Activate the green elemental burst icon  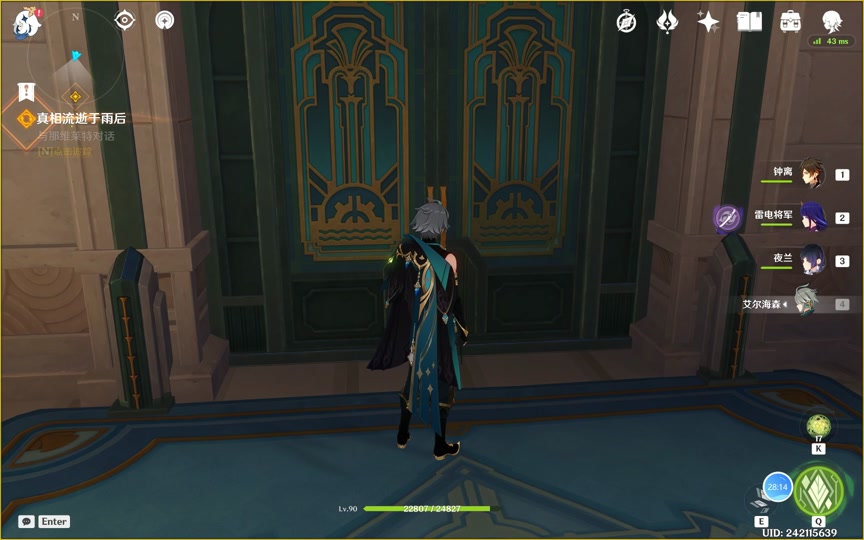pos(817,489)
